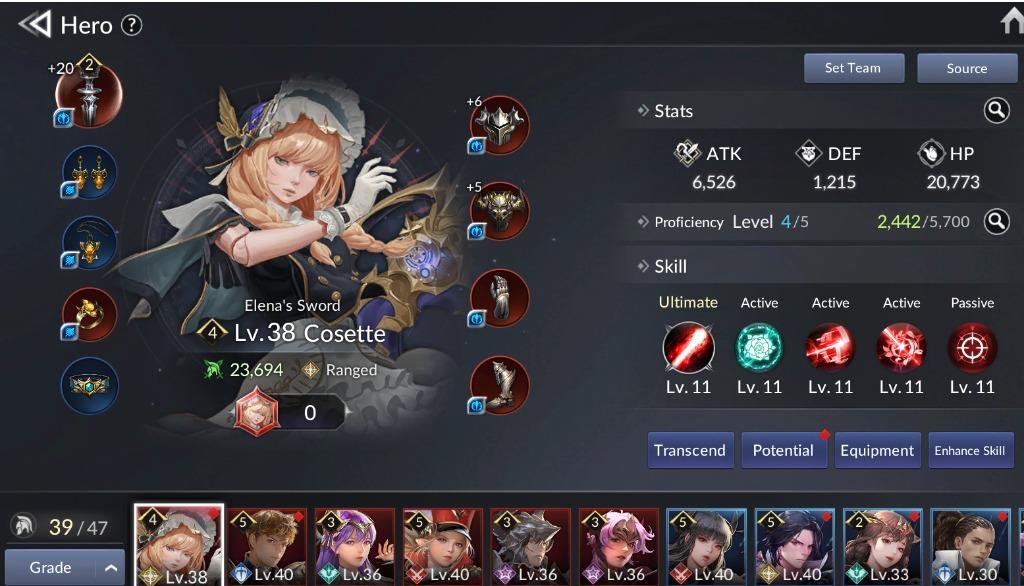Select the teal rose Active skill
Screen dimensions: 1024x586
pyautogui.click(x=759, y=349)
